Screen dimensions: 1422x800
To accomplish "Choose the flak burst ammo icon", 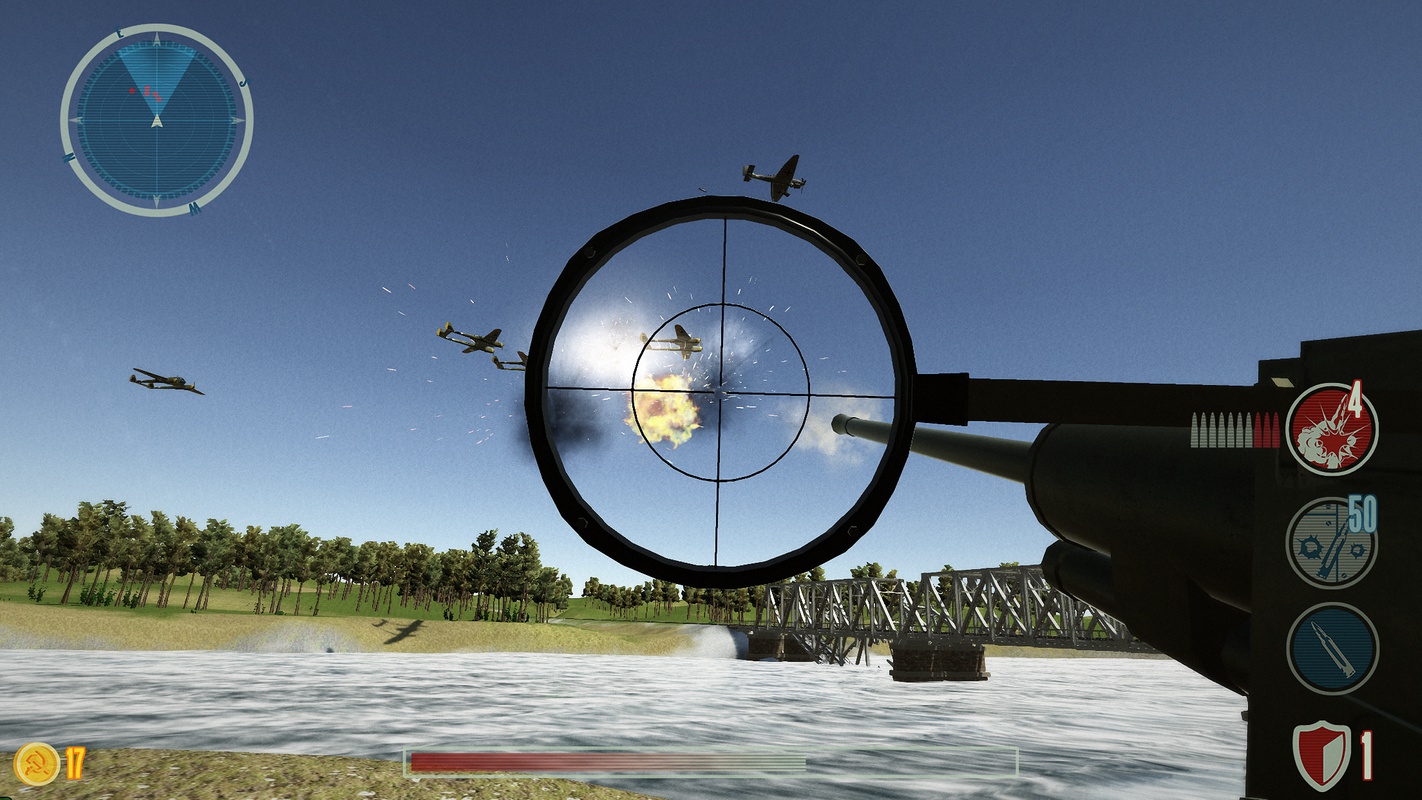I will (1331, 543).
